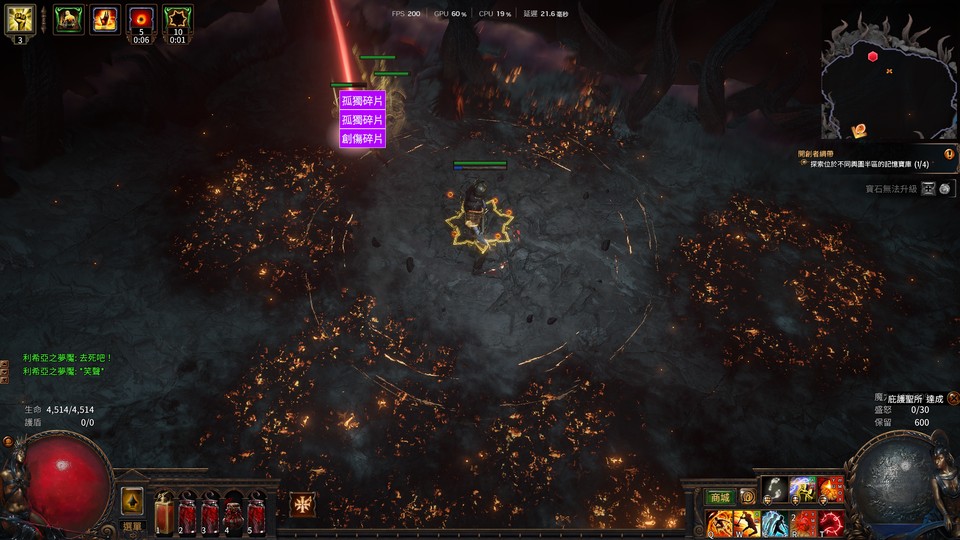Select the lightning warrior skill icon
The width and height of the screenshot is (960, 540).
point(803,490)
